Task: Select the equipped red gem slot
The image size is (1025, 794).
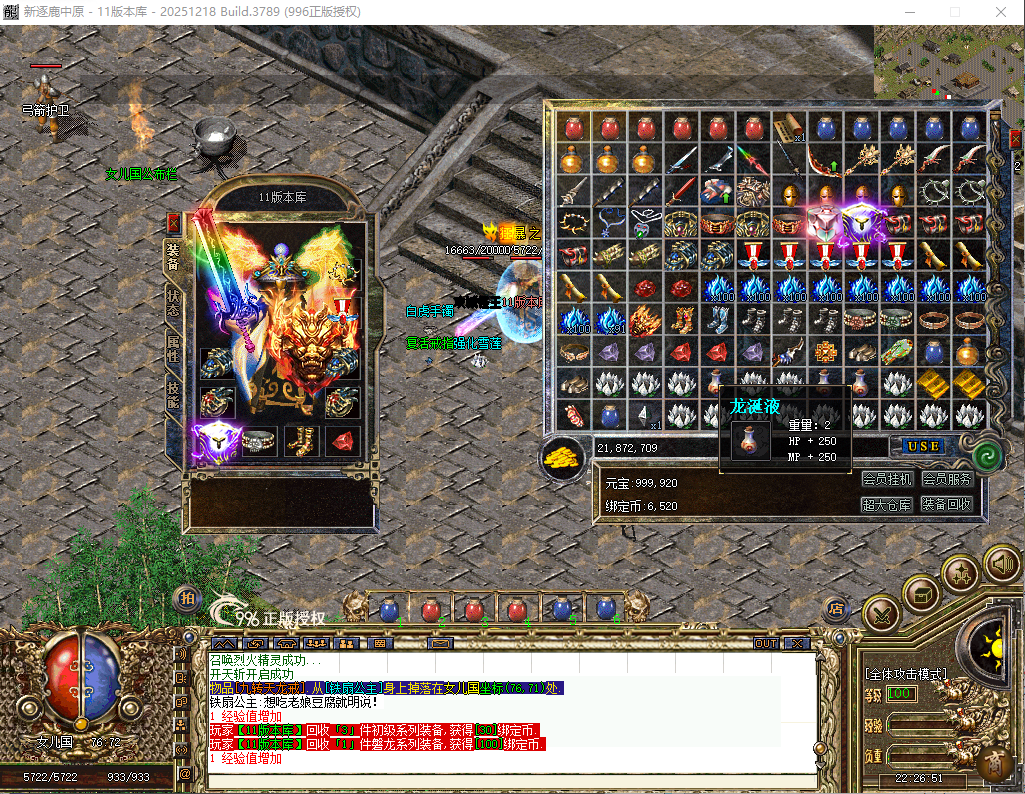Action: click(x=342, y=440)
